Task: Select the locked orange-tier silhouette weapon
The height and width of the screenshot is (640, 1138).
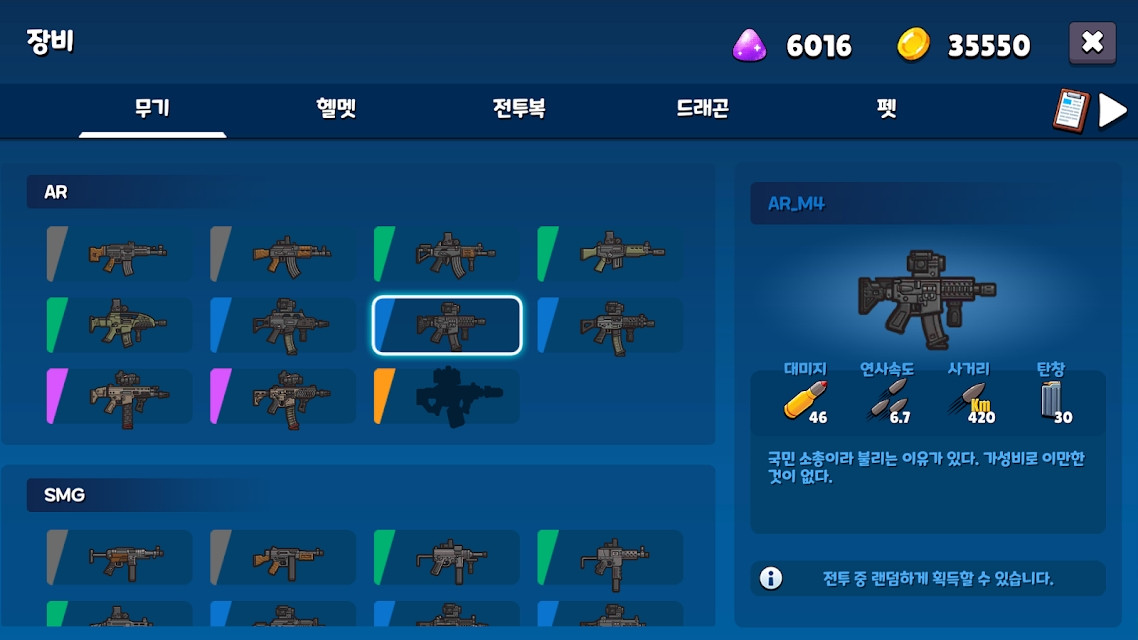Action: click(x=447, y=396)
